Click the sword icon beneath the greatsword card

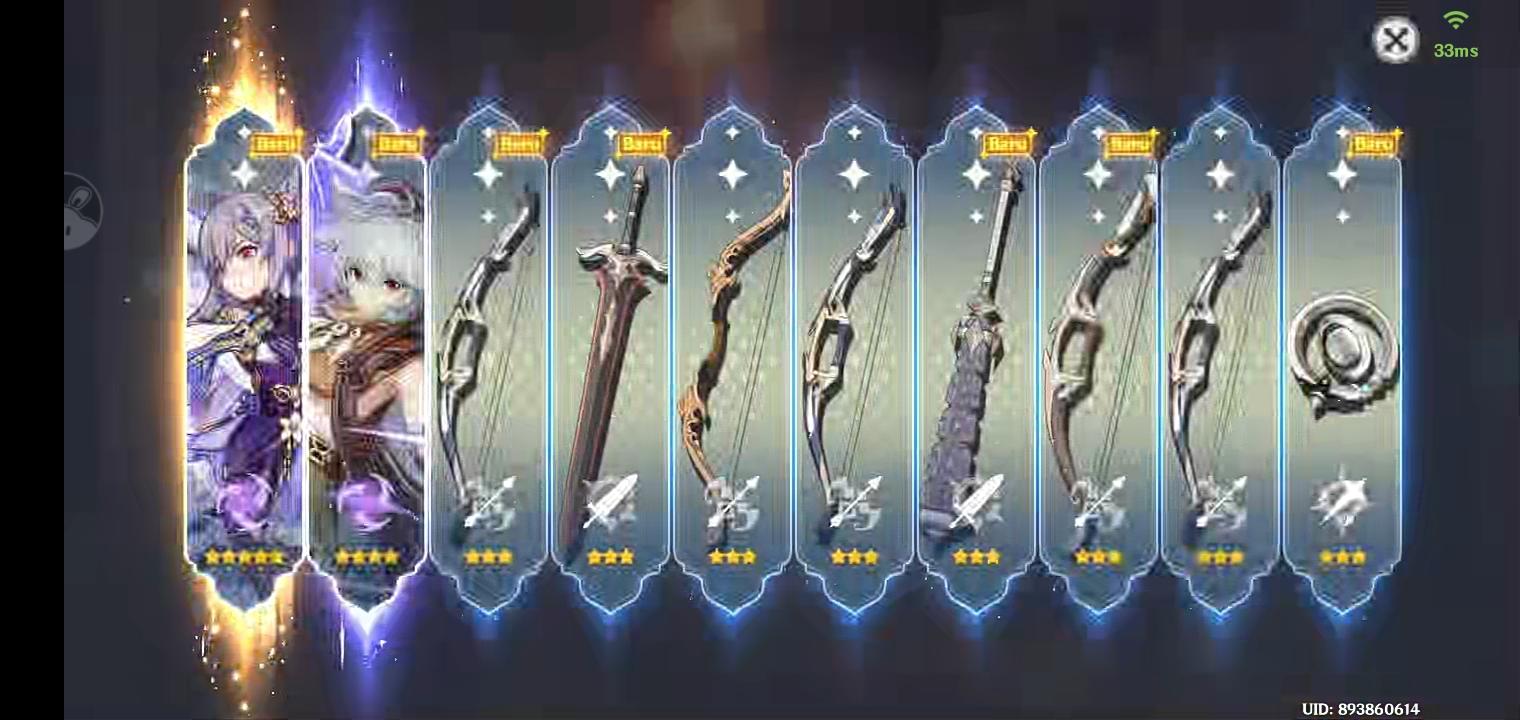tap(610, 505)
